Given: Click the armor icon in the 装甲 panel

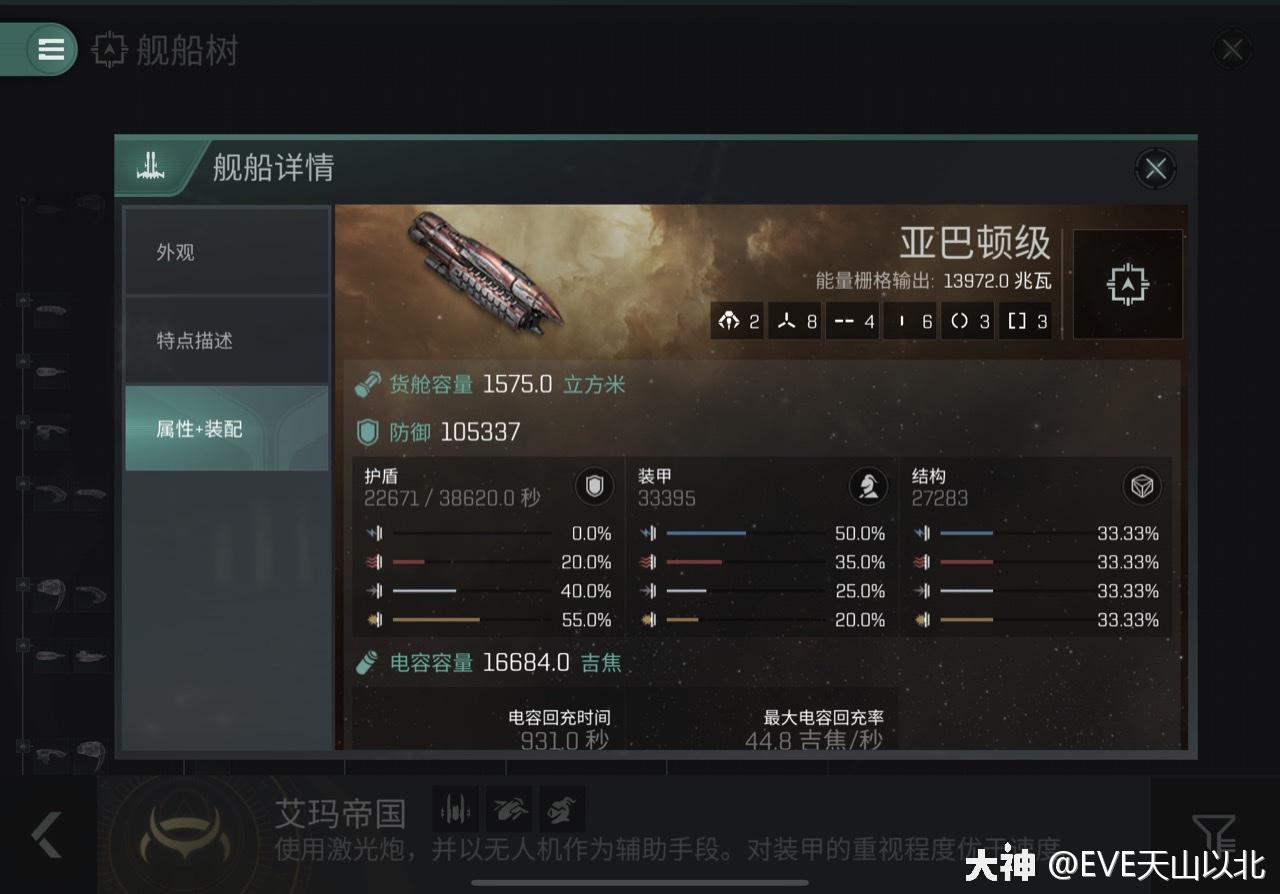Looking at the screenshot, I should [x=869, y=487].
